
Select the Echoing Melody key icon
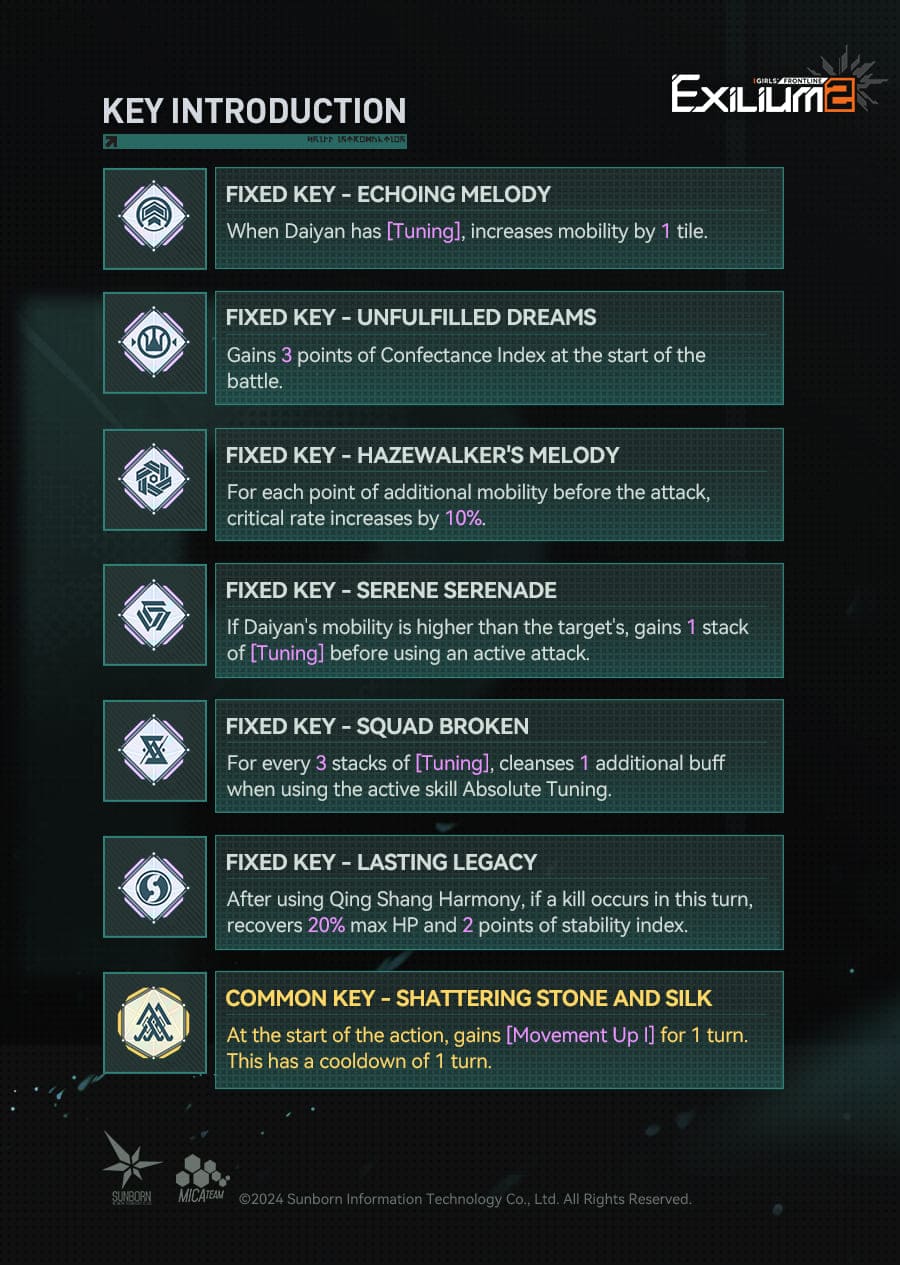[x=154, y=218]
